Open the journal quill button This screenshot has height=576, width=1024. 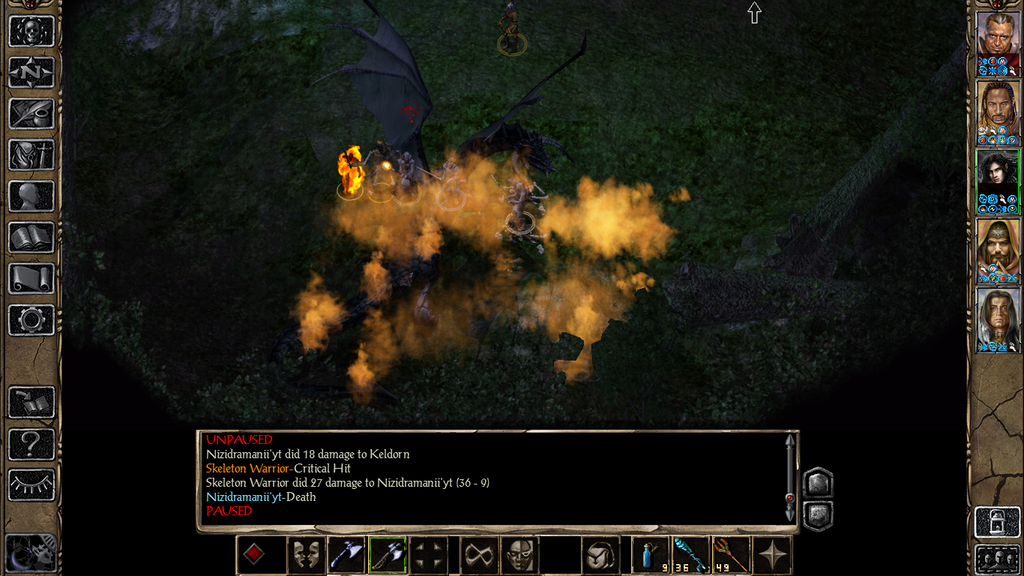click(31, 113)
